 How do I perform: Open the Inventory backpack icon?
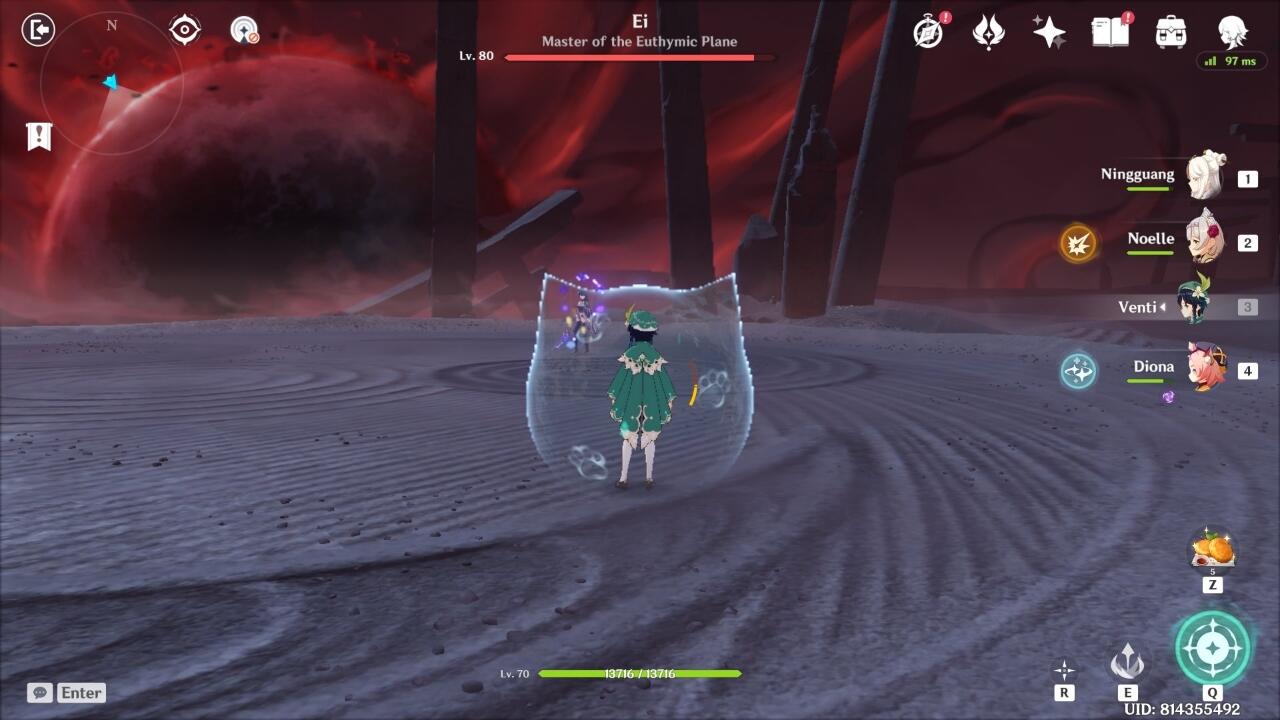tap(1170, 32)
